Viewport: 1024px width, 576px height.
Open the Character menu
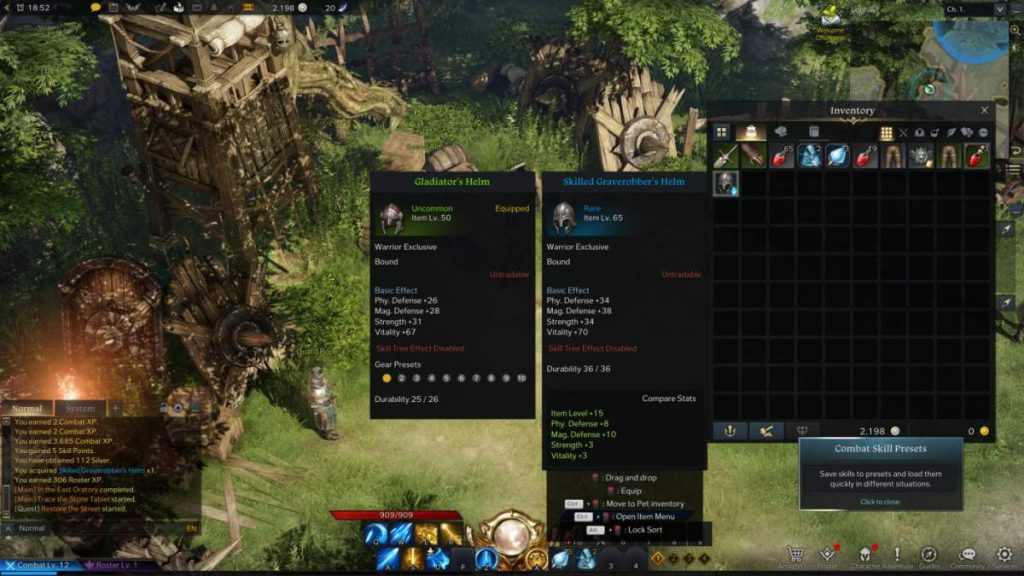coord(863,554)
